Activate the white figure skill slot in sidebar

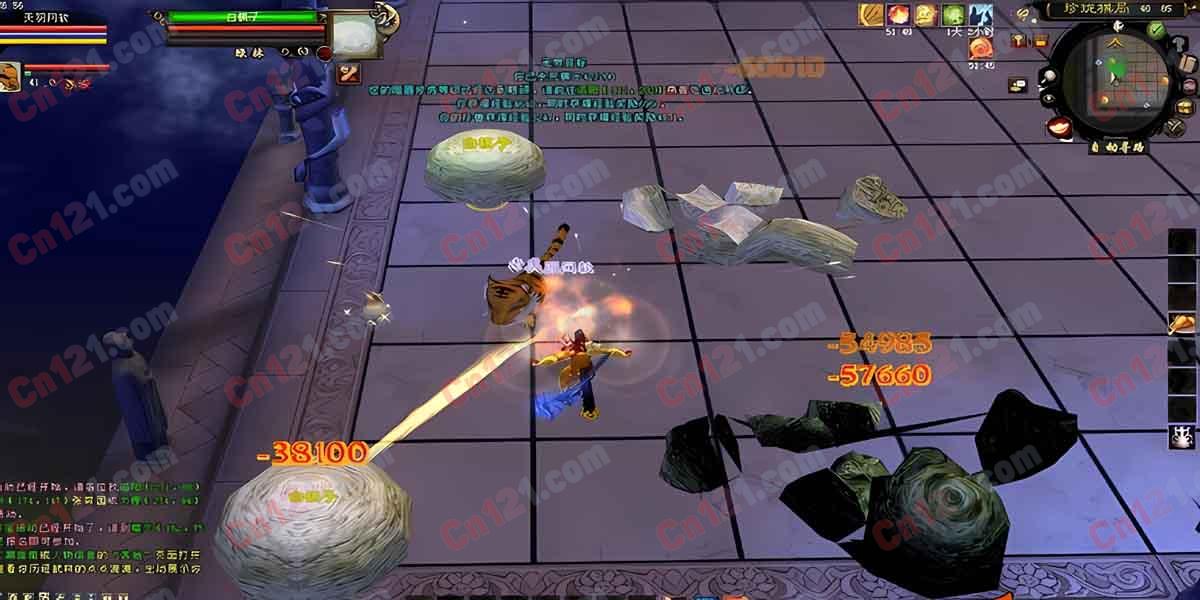1181,436
